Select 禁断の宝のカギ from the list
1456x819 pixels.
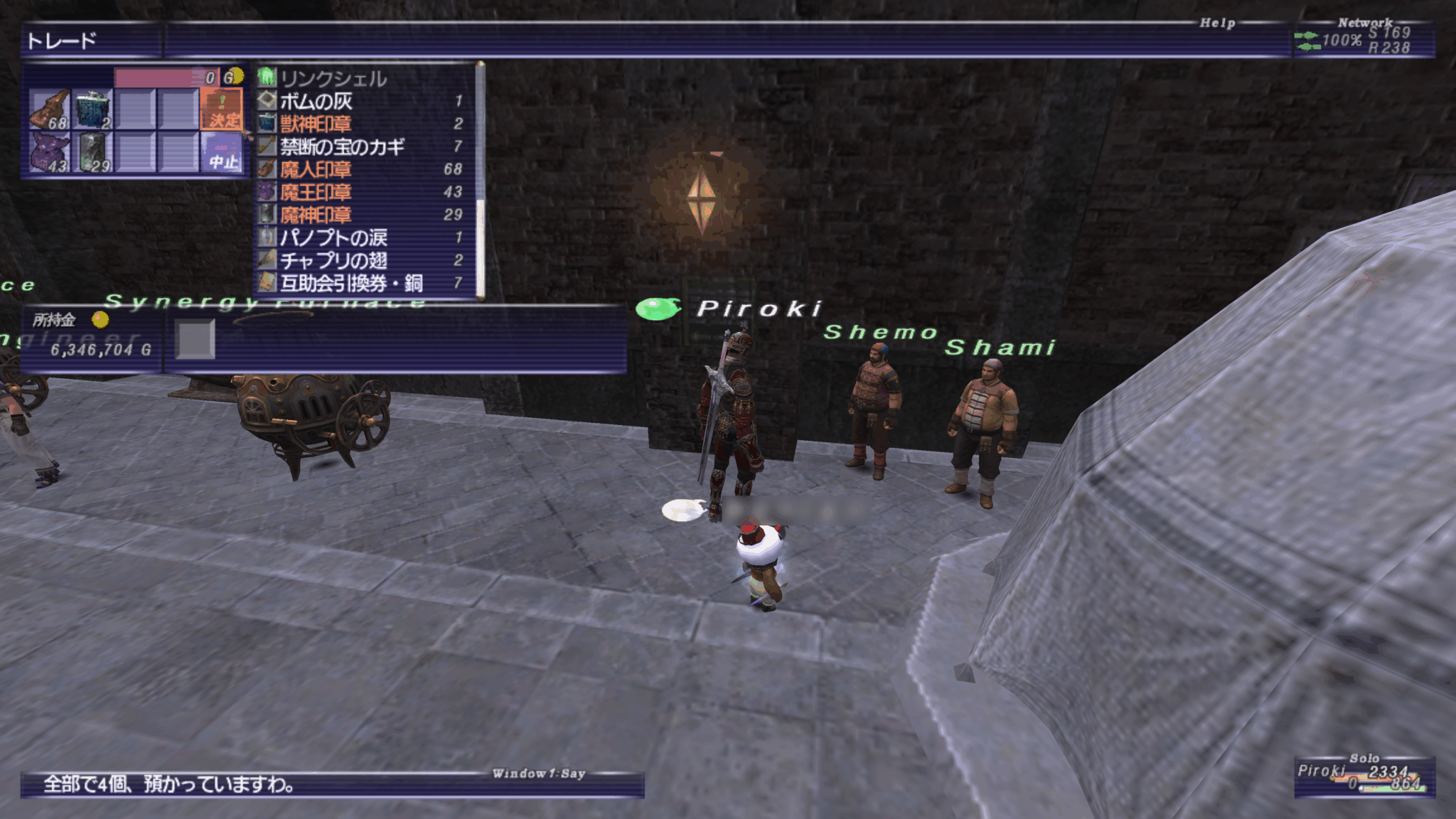(342, 146)
